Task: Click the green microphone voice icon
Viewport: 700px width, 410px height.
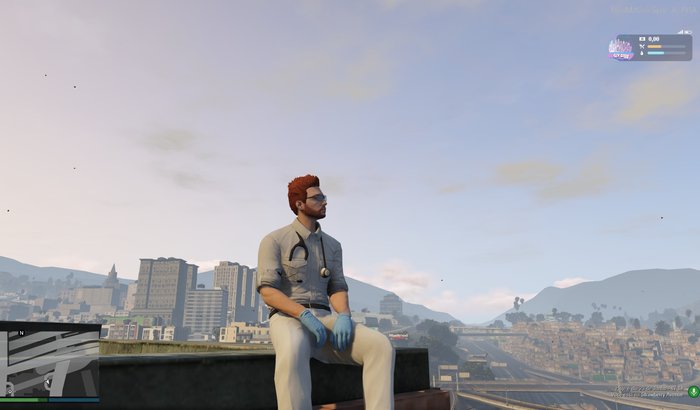Action: pyautogui.click(x=693, y=391)
